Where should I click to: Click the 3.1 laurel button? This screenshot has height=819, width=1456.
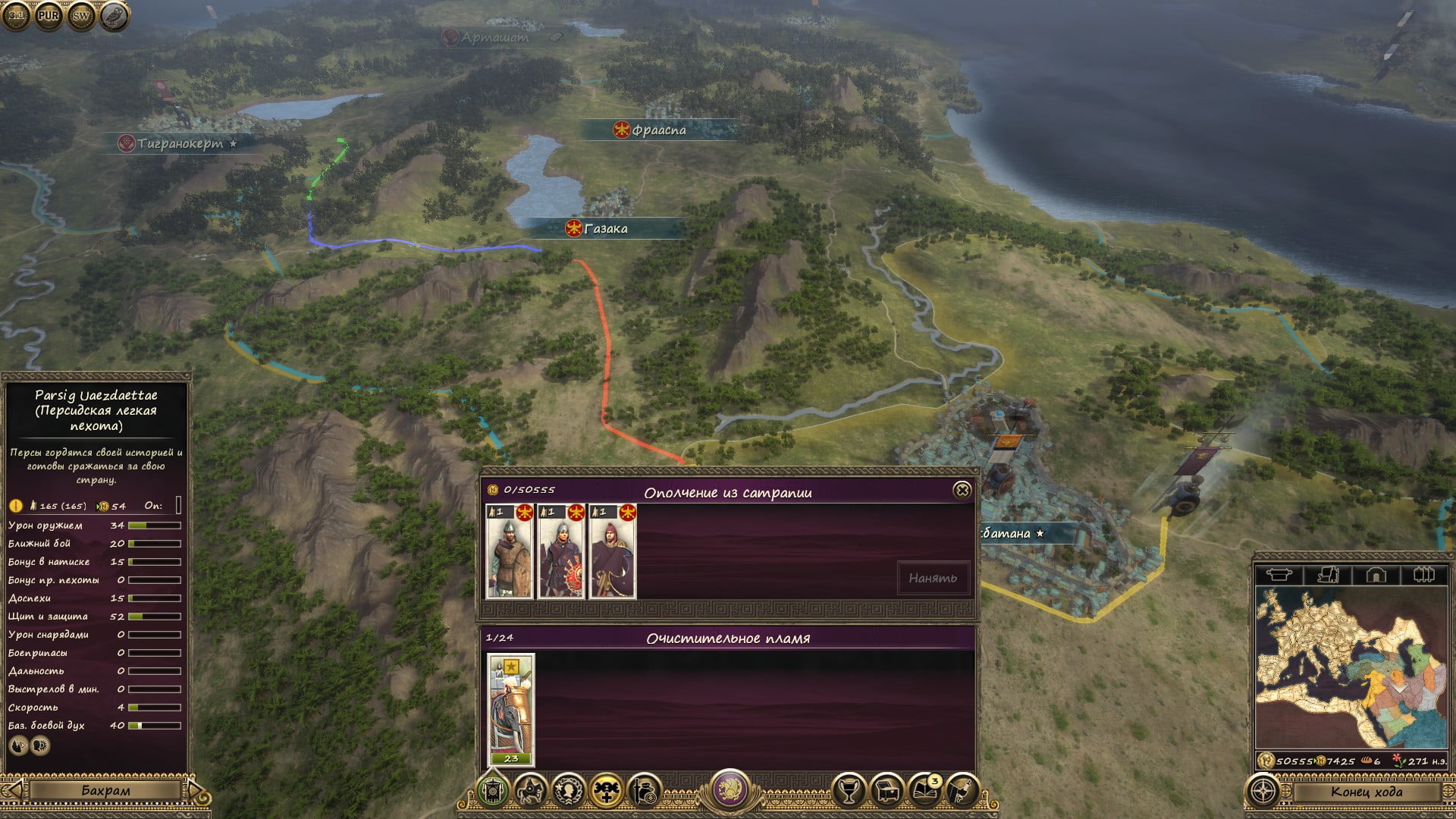click(x=16, y=15)
